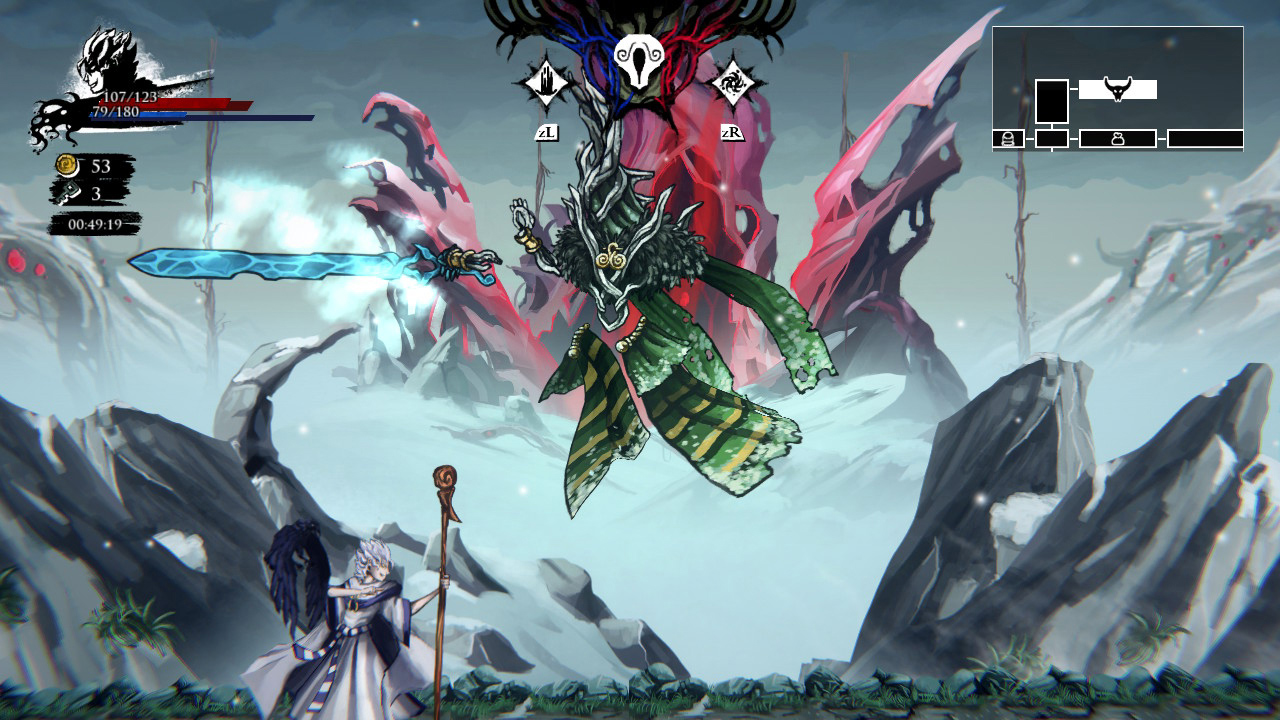The image size is (1280, 720).
Task: Click the central skull emblem above the boss
Action: point(640,62)
